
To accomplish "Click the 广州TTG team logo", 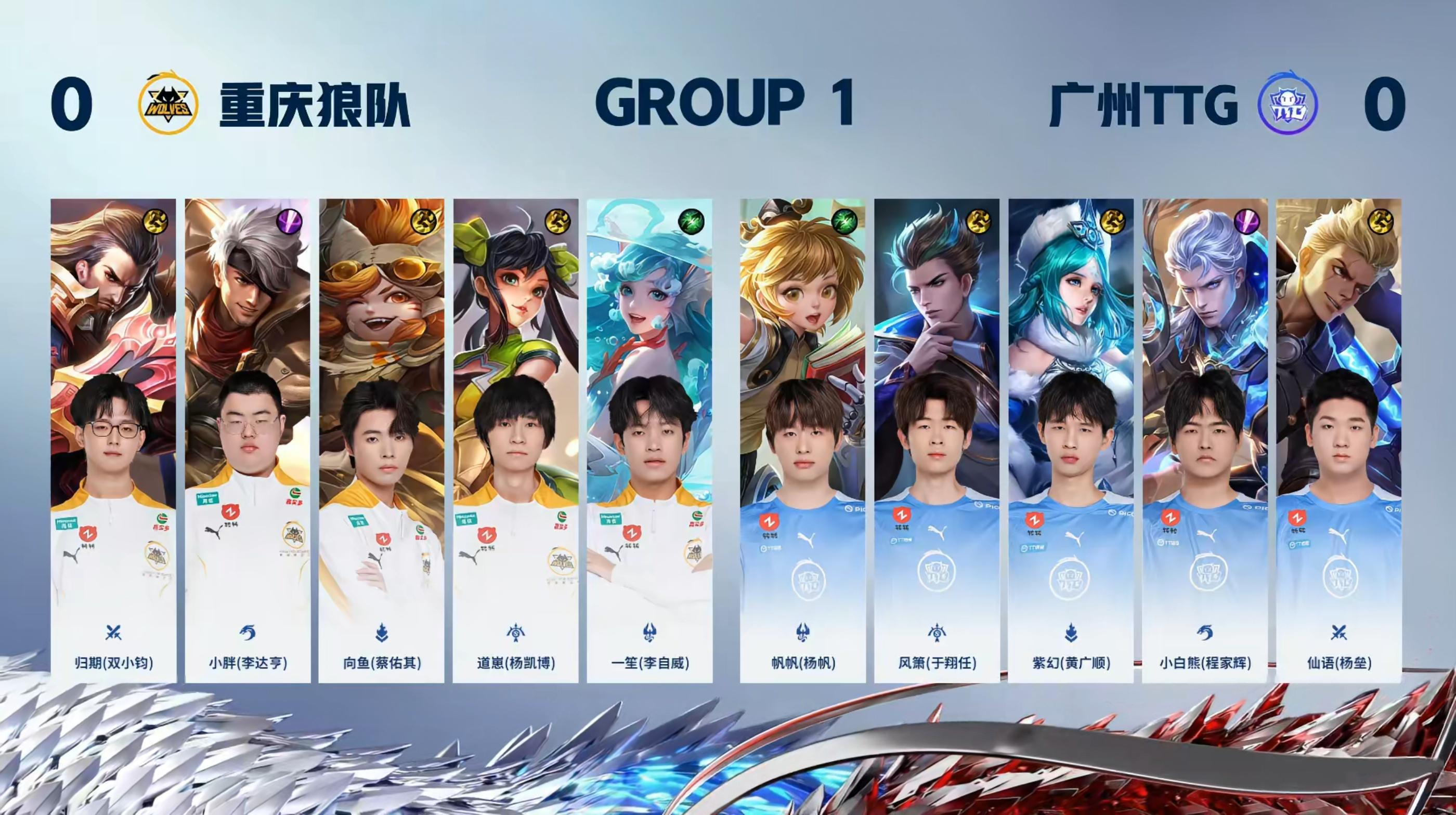I will pyautogui.click(x=1288, y=104).
